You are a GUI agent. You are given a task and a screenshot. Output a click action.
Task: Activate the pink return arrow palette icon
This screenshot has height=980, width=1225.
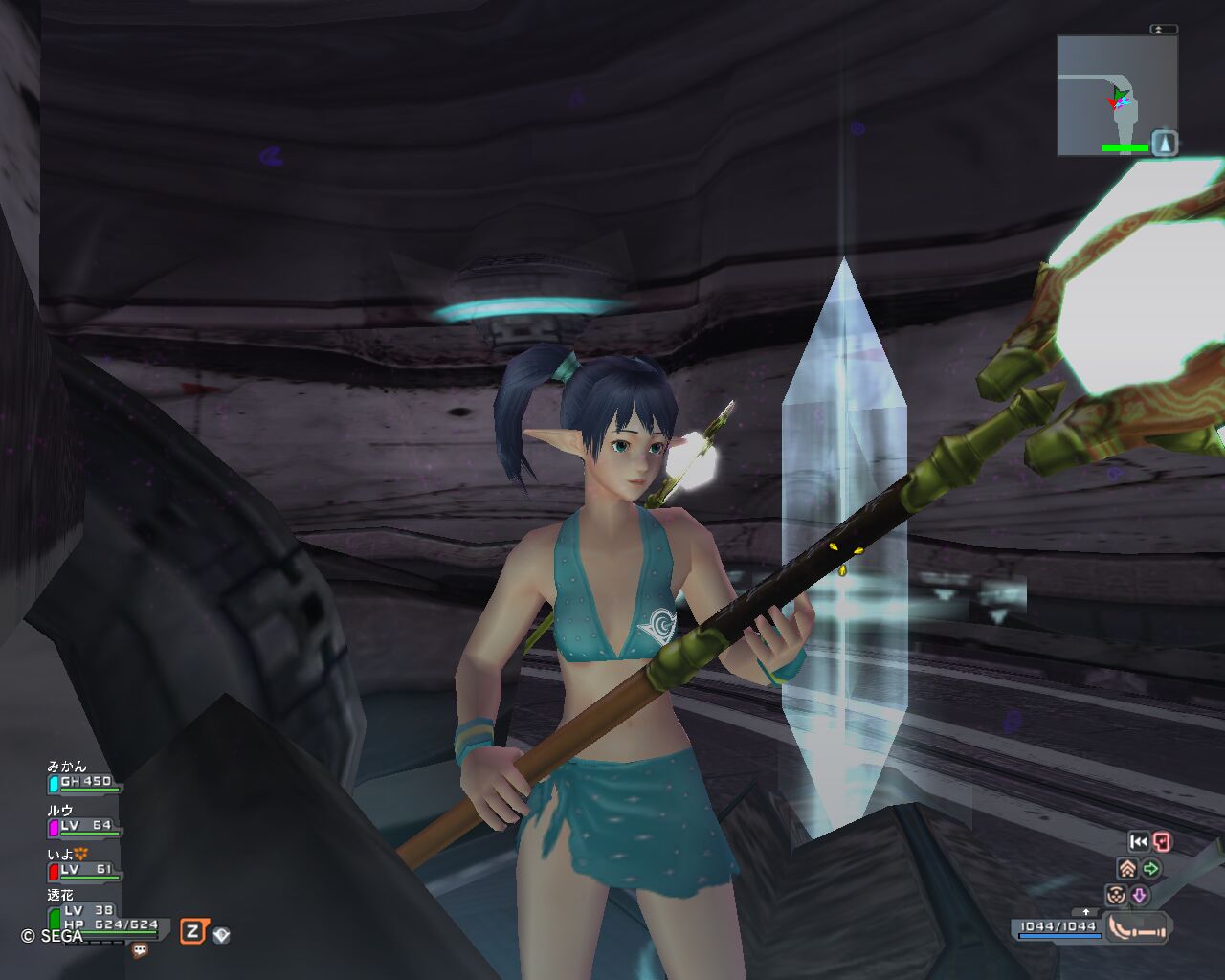click(x=1162, y=842)
